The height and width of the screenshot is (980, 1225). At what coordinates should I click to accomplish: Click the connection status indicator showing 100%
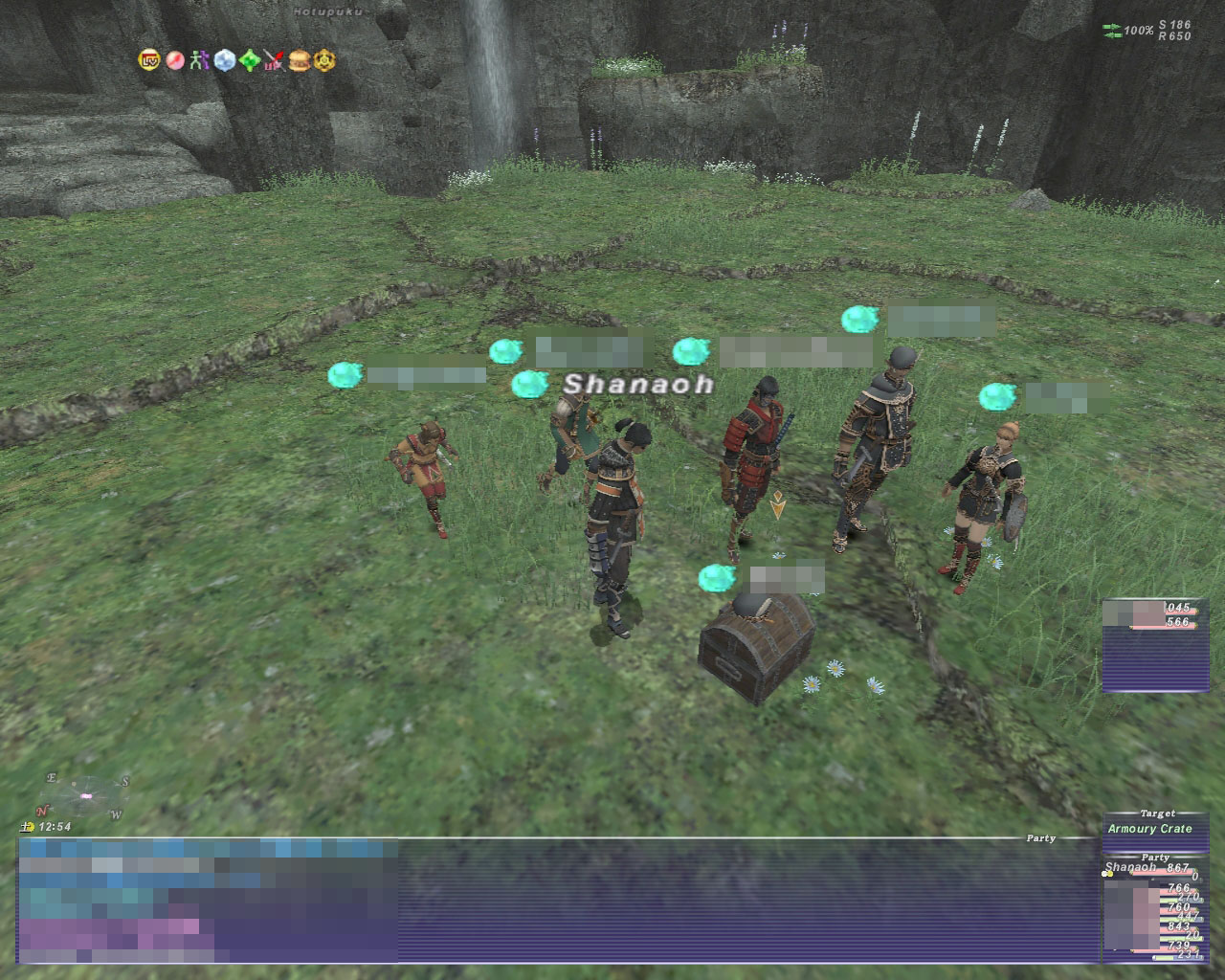point(1131,31)
